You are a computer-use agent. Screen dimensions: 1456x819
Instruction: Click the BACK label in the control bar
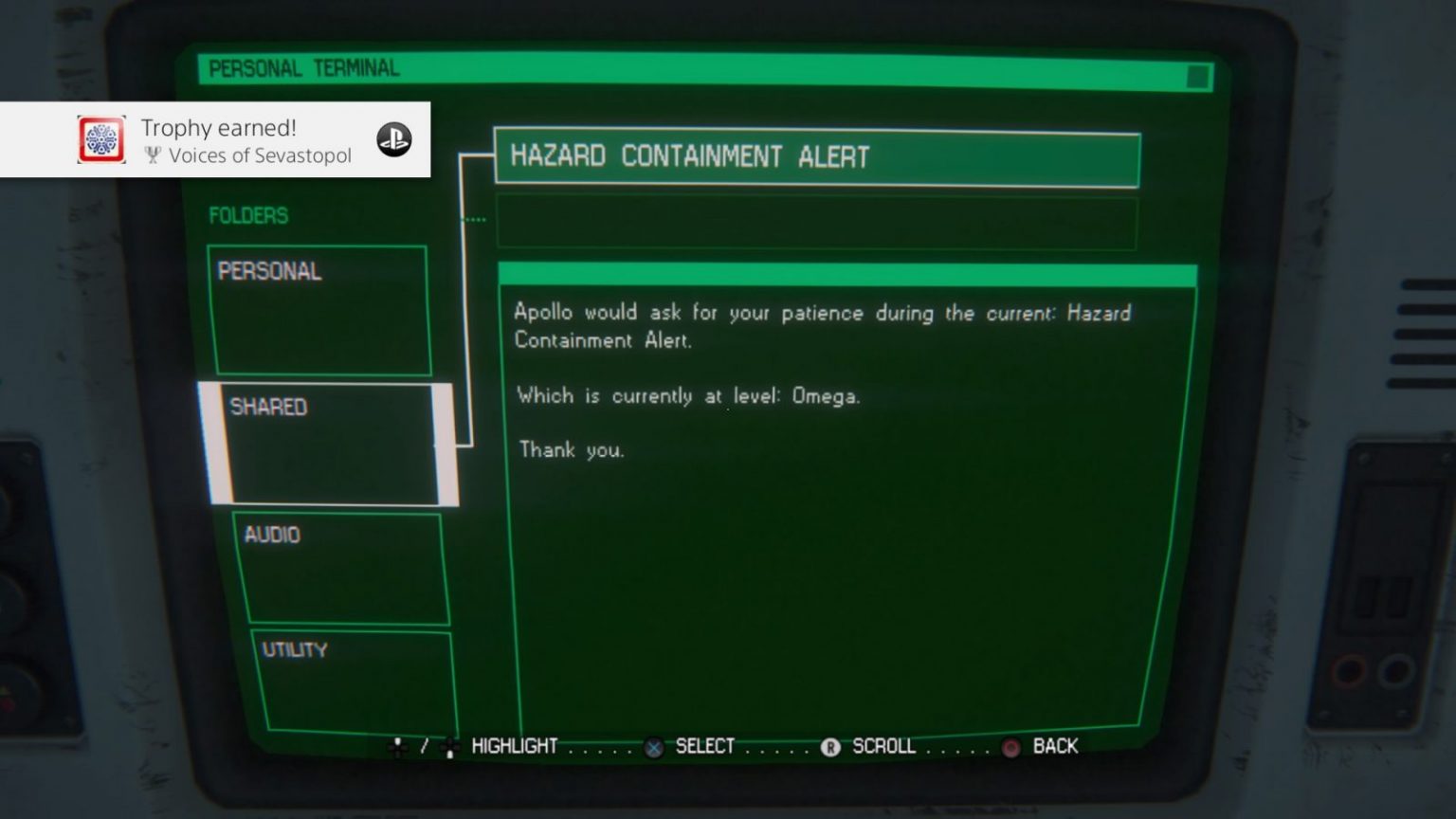click(x=1055, y=747)
